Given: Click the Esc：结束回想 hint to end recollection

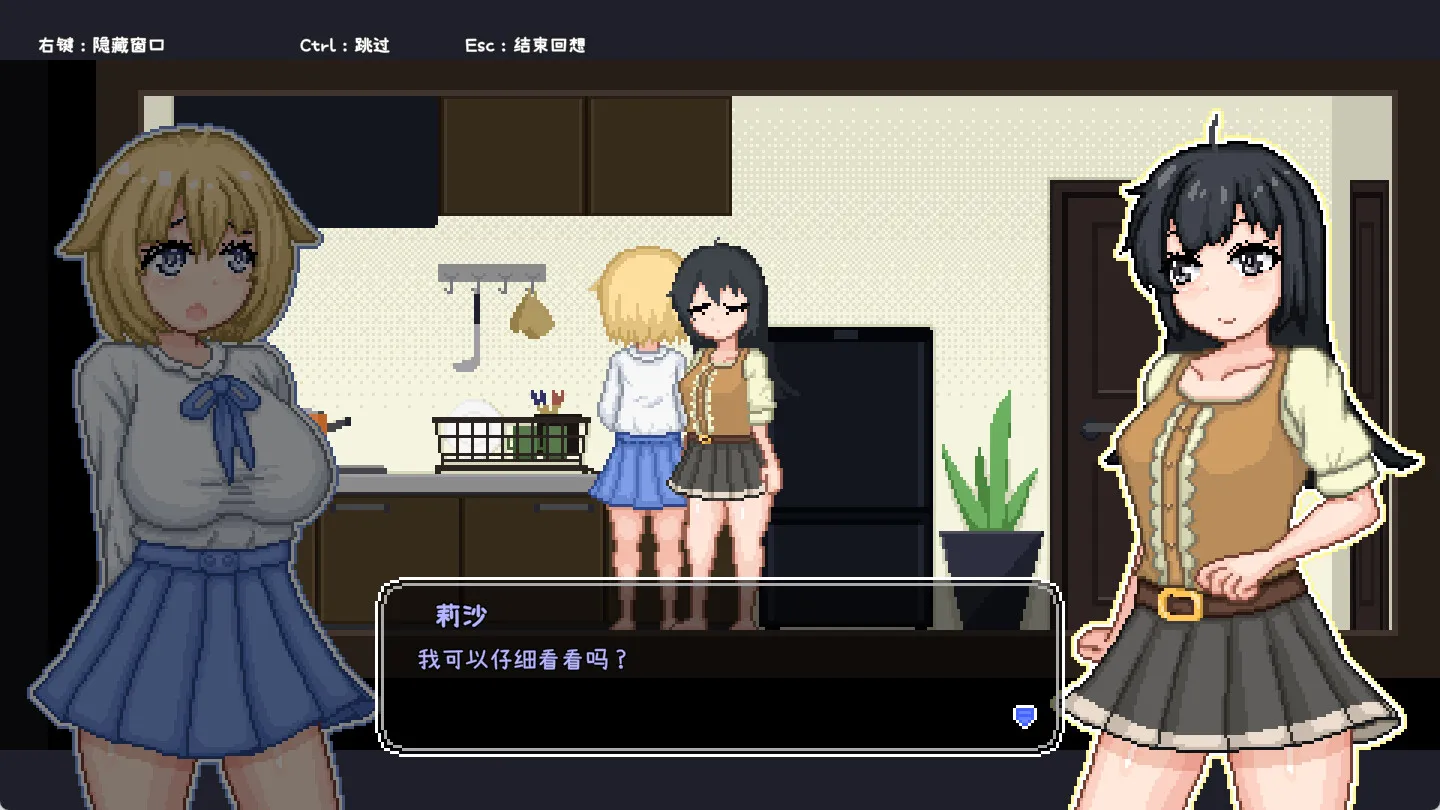Looking at the screenshot, I should click(526, 44).
